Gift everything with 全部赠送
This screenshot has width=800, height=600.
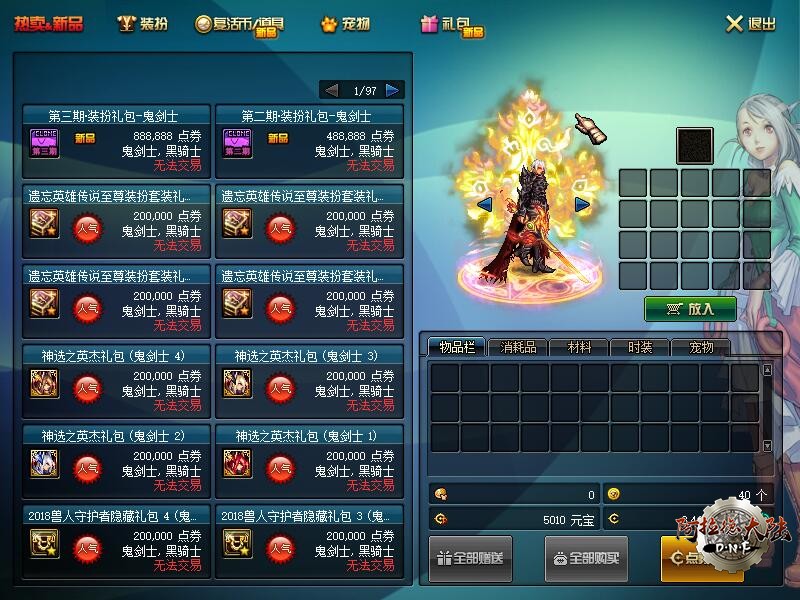pyautogui.click(x=472, y=559)
